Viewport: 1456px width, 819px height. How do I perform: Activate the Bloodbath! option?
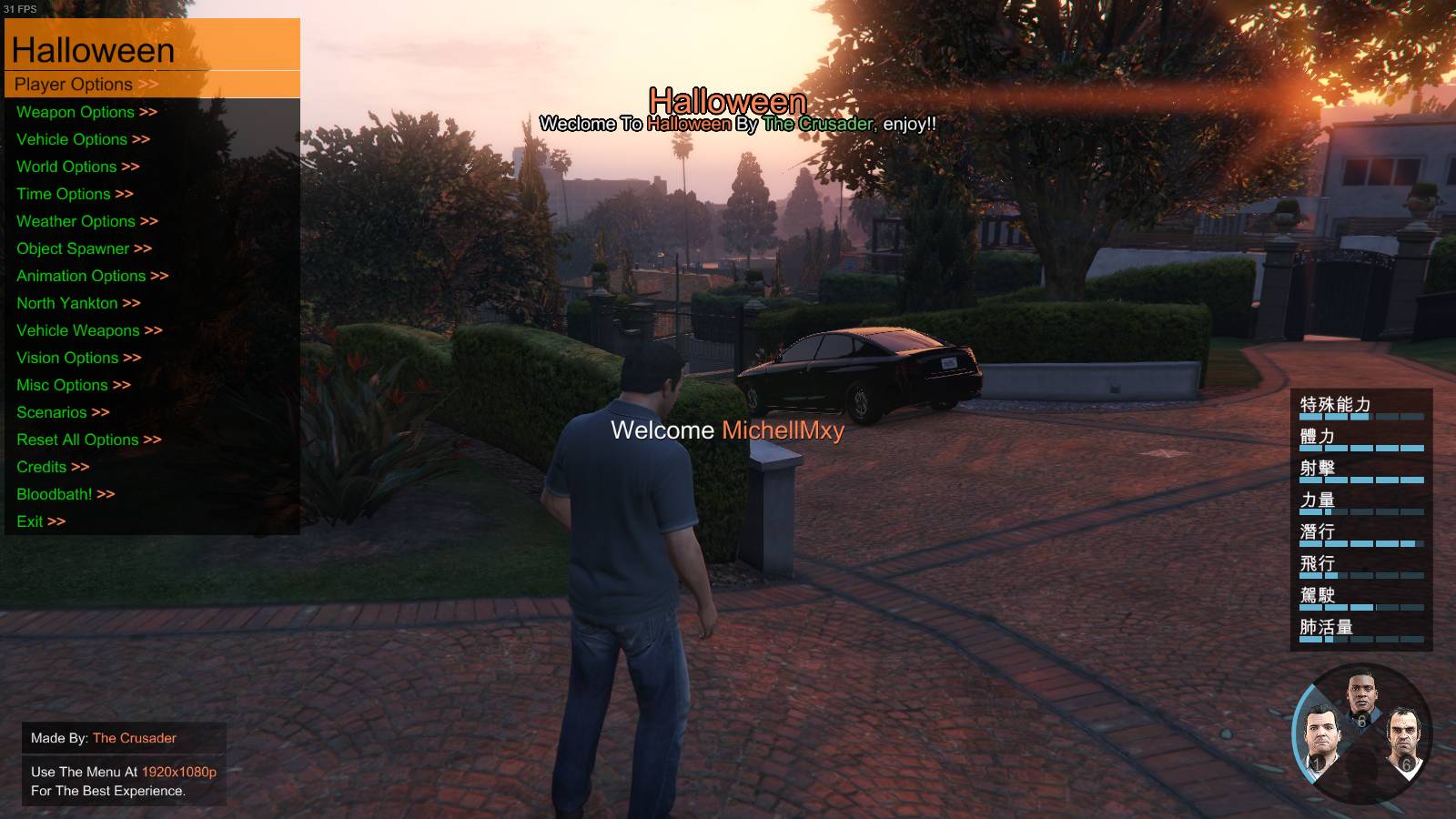tap(66, 494)
